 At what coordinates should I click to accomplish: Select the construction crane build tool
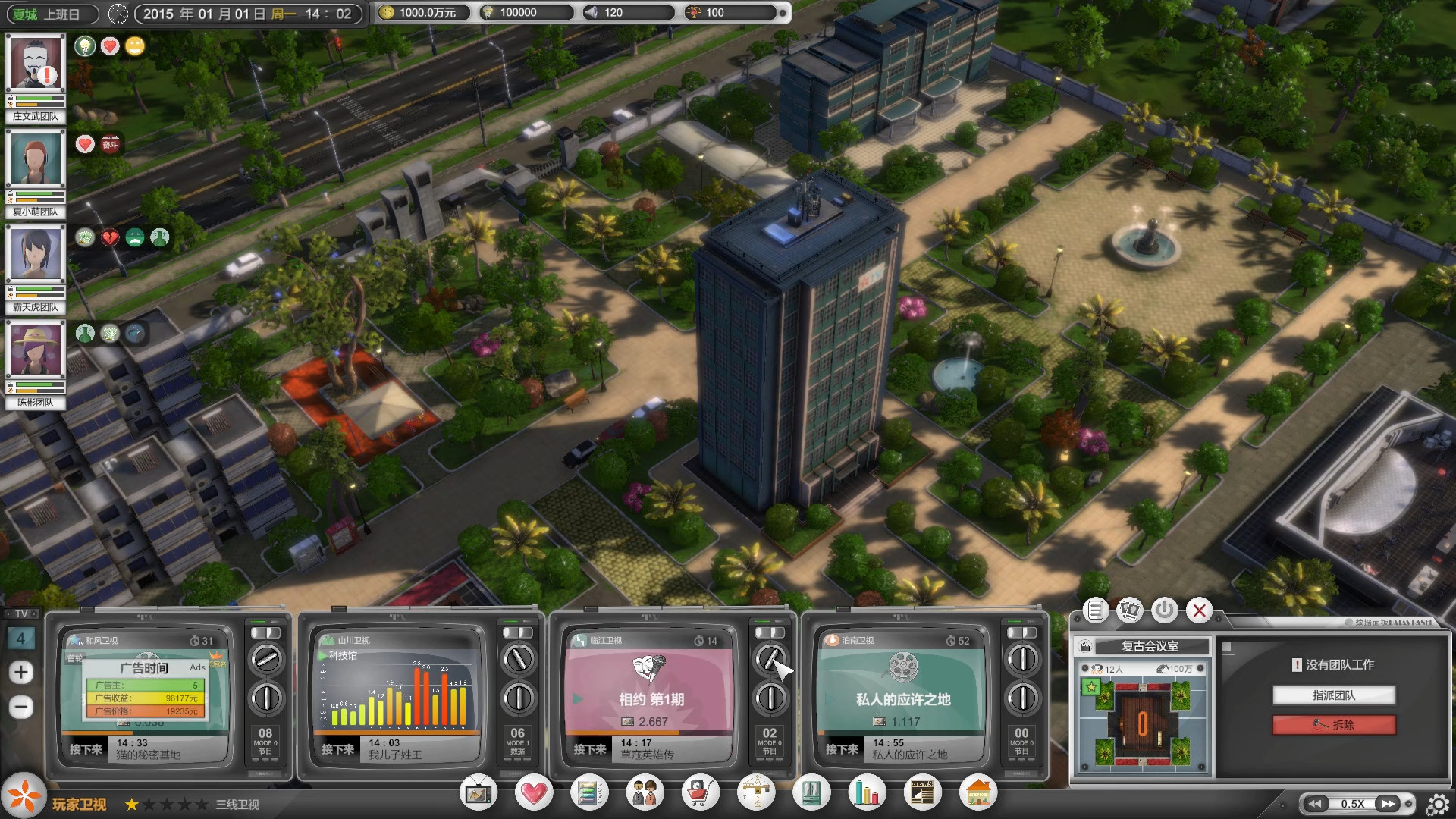(756, 792)
